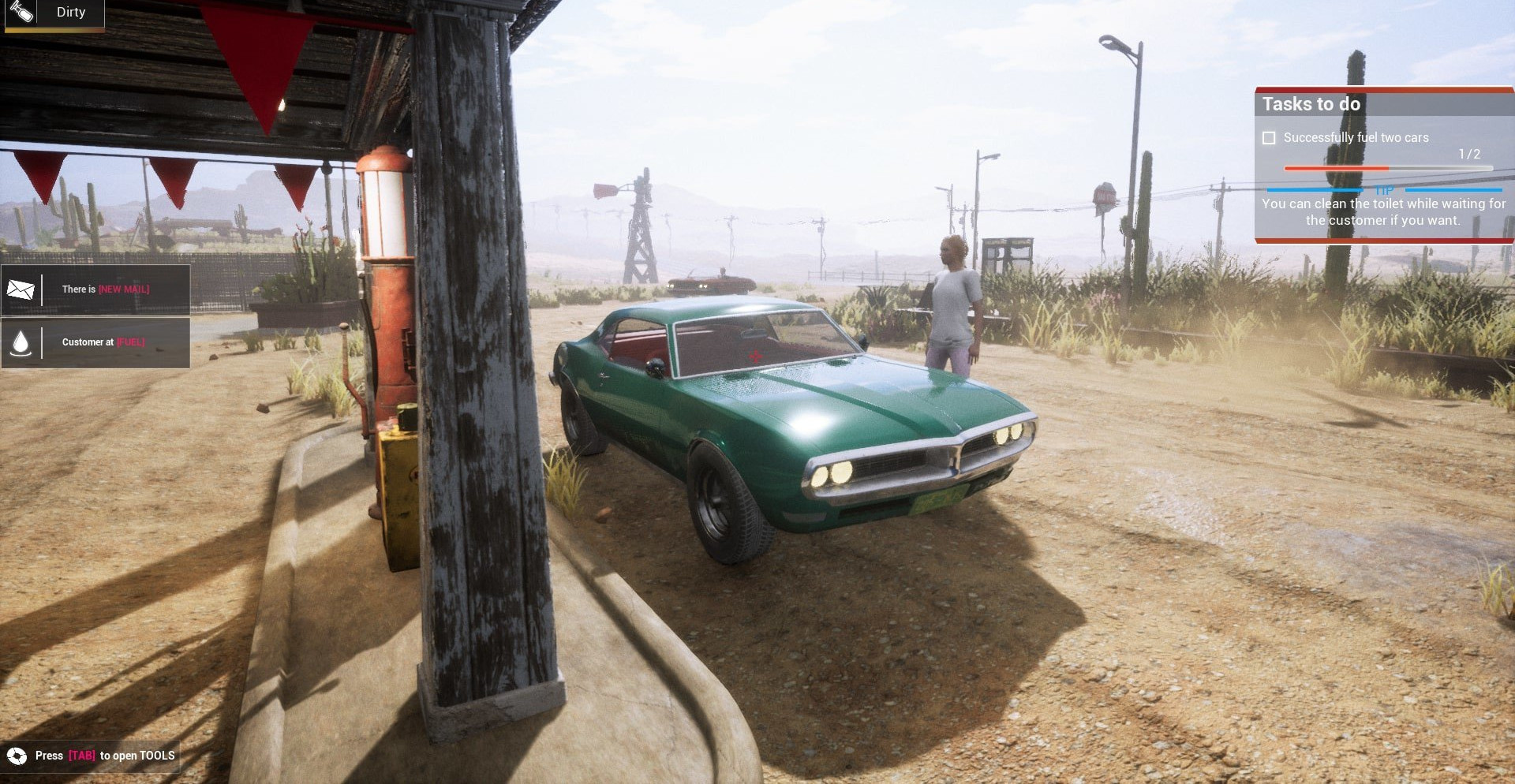Click the fuel droplet icon
Screen dimensions: 1515x784
[21, 342]
